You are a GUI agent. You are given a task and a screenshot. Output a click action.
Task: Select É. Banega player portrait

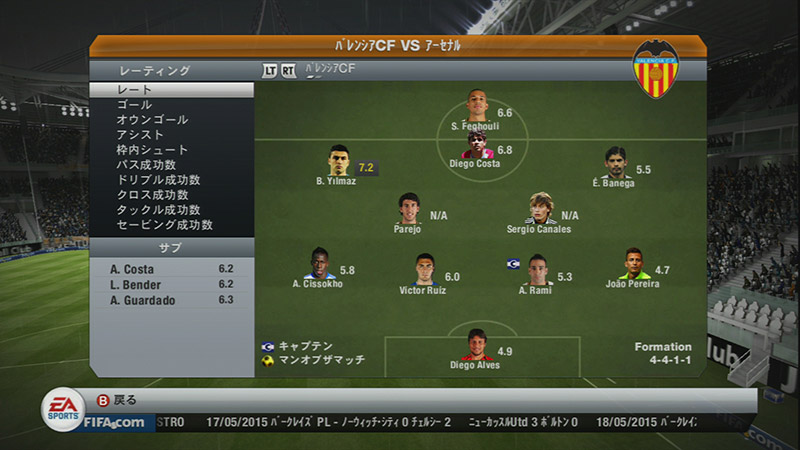pyautogui.click(x=614, y=163)
